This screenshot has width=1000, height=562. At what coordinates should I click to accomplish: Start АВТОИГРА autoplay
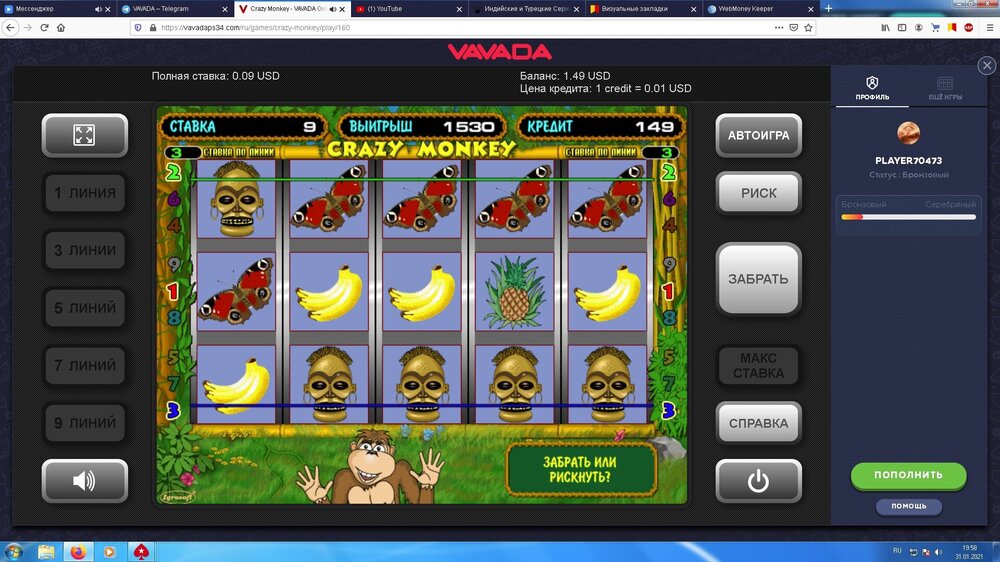758,136
